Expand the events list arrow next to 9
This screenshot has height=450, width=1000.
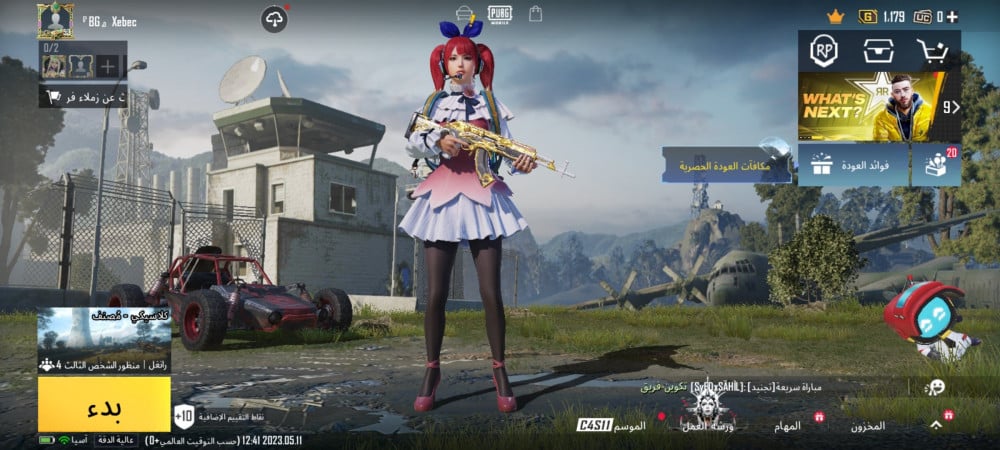tap(953, 106)
